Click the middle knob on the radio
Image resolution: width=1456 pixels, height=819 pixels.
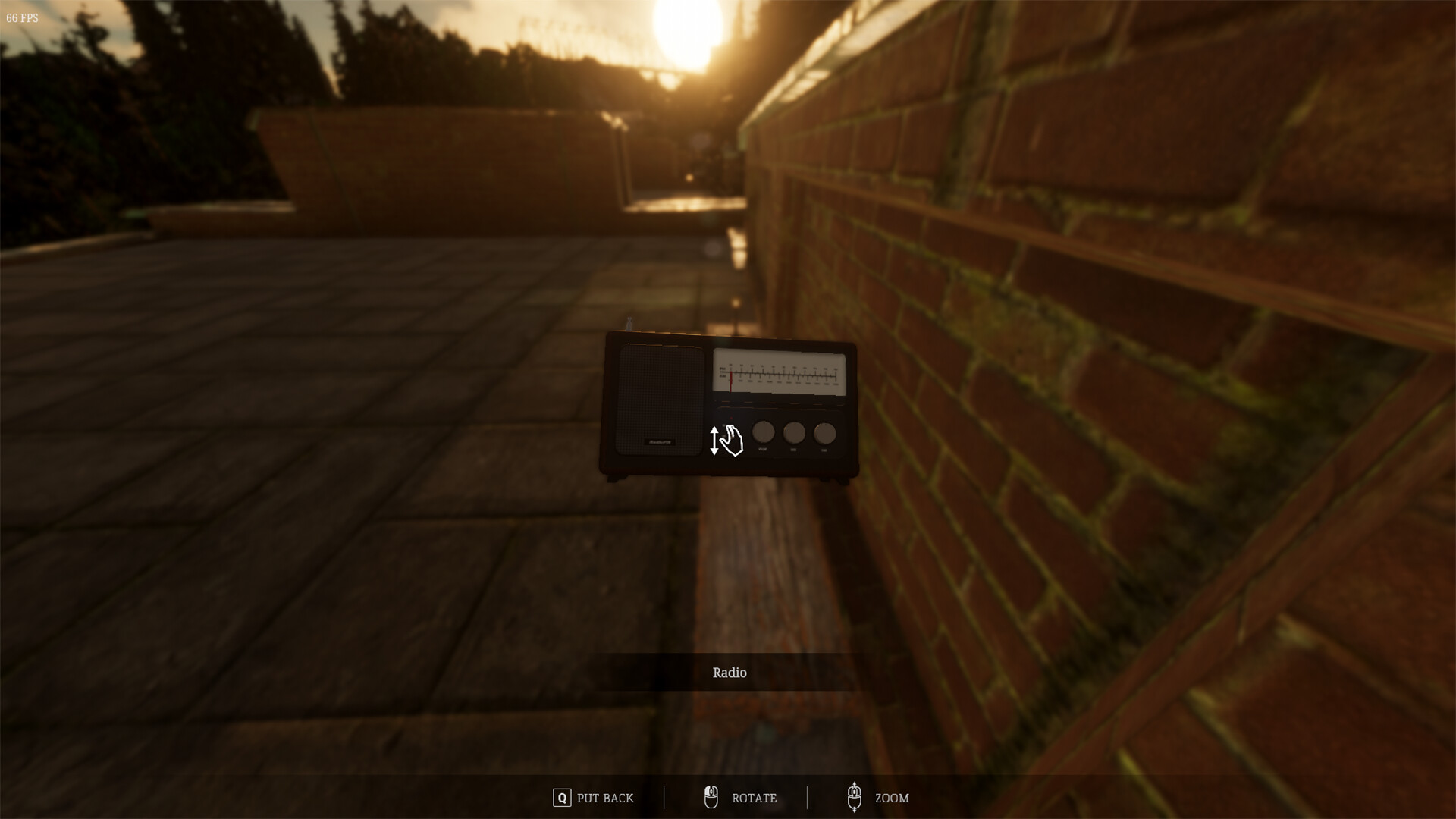pyautogui.click(x=793, y=432)
